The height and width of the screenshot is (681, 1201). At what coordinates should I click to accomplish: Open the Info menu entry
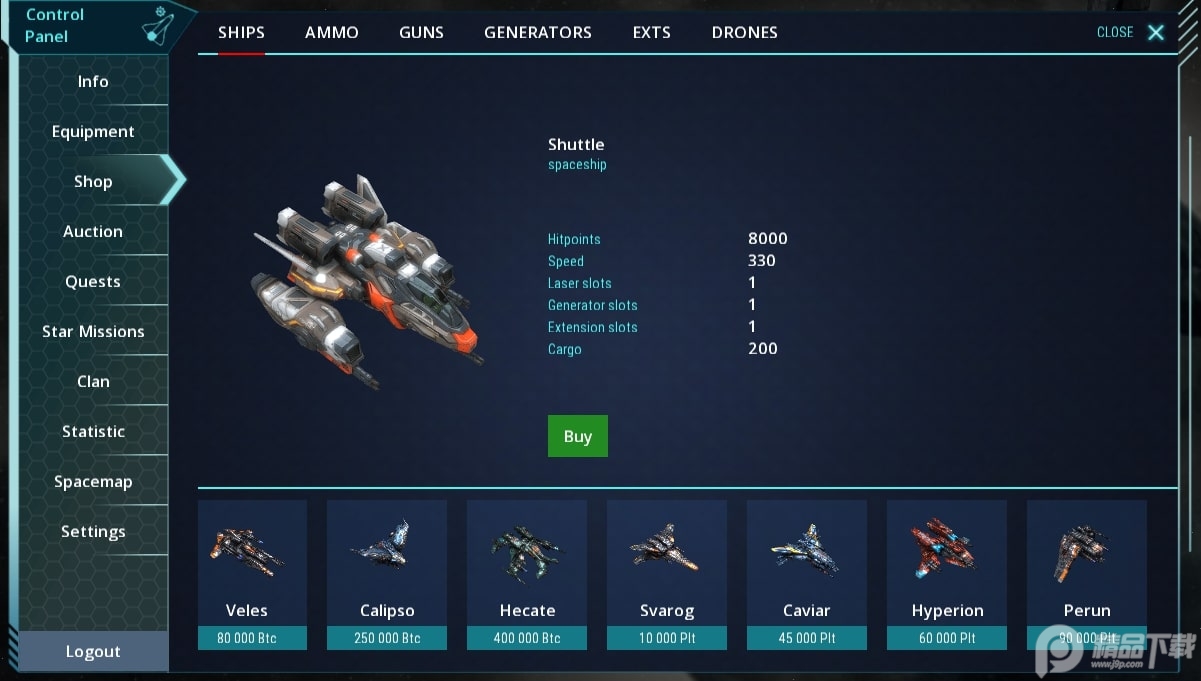(x=93, y=82)
